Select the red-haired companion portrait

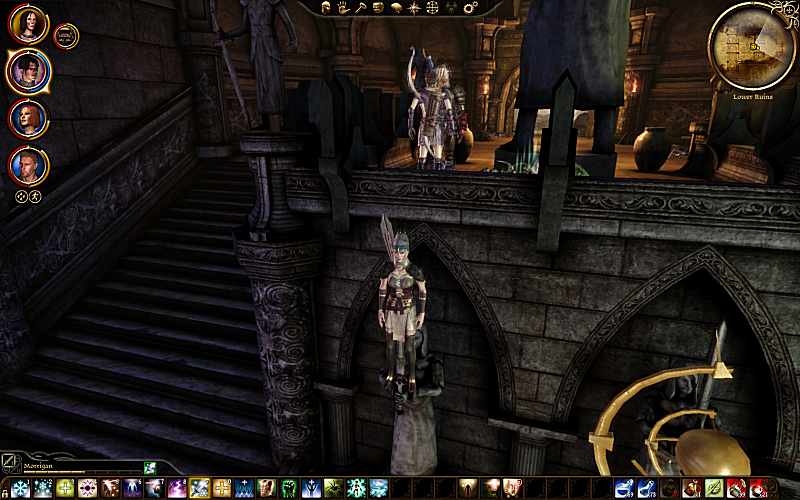tap(28, 118)
